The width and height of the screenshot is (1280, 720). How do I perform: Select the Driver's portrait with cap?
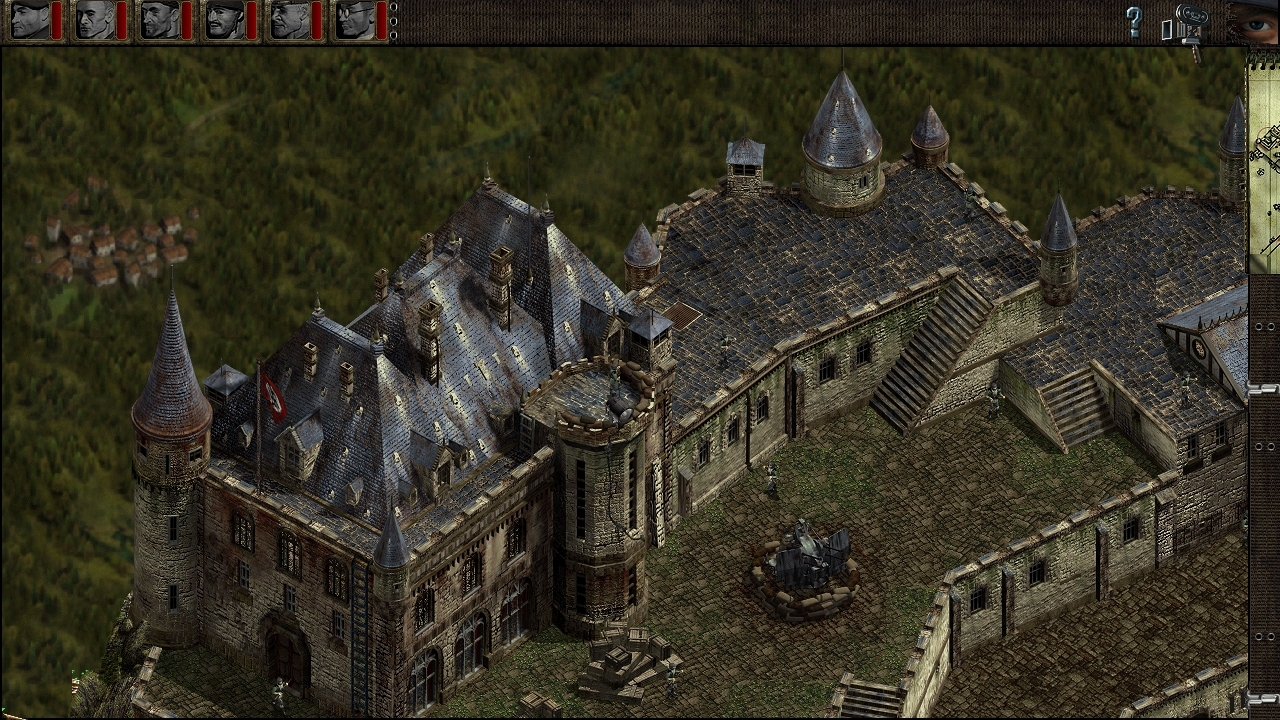pyautogui.click(x=288, y=20)
